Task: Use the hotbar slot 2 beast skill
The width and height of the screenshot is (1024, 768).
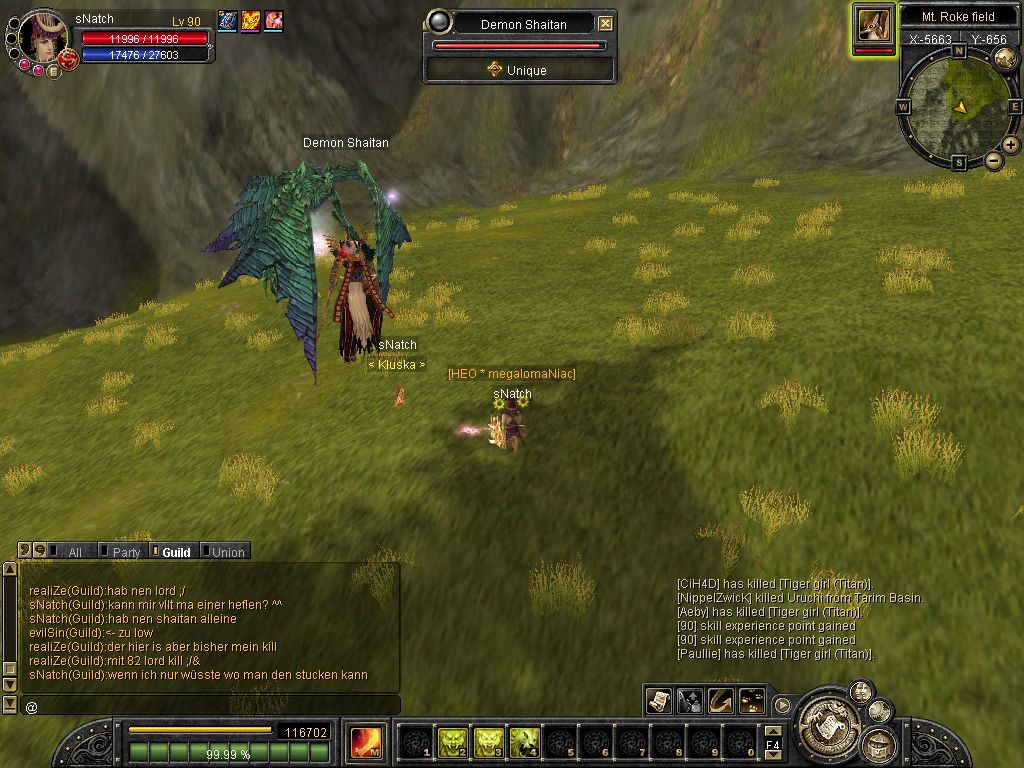Action: click(x=453, y=742)
